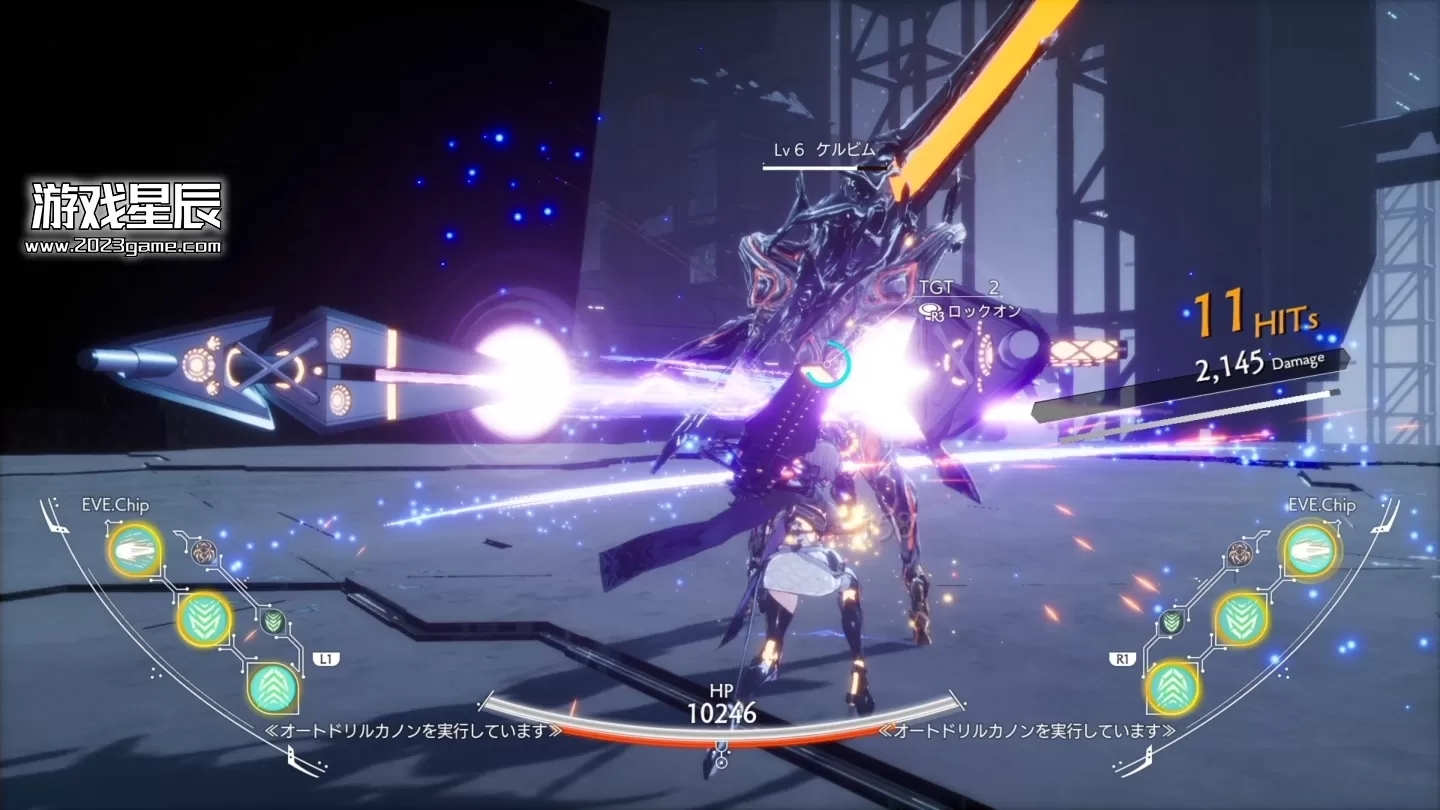Select the white slash chip under right EVE.Chip label
The image size is (1440, 810).
click(x=1310, y=550)
